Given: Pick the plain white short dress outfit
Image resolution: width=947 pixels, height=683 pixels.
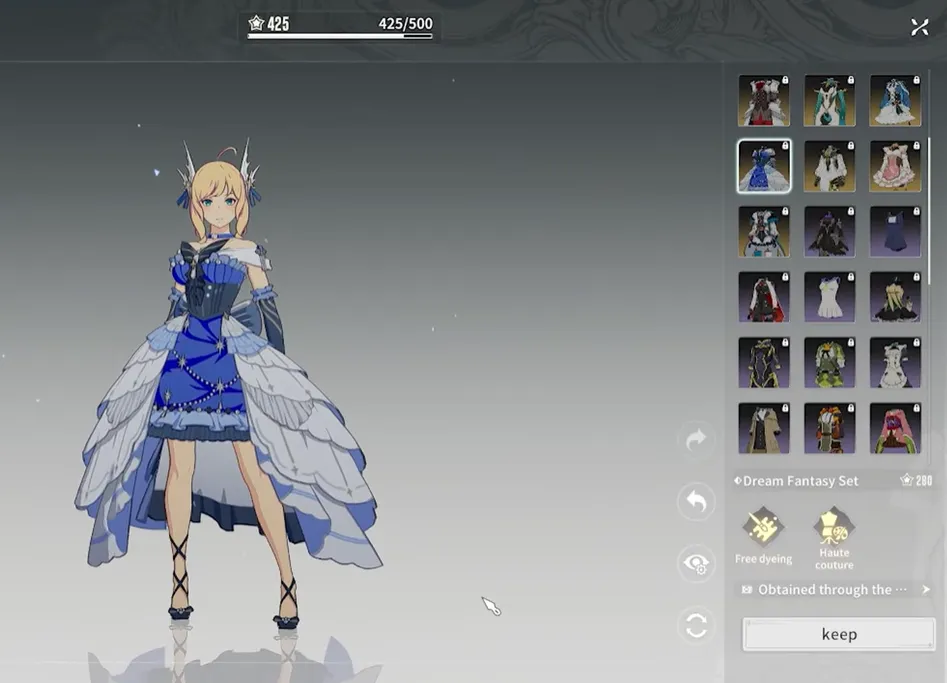Looking at the screenshot, I should point(830,297).
